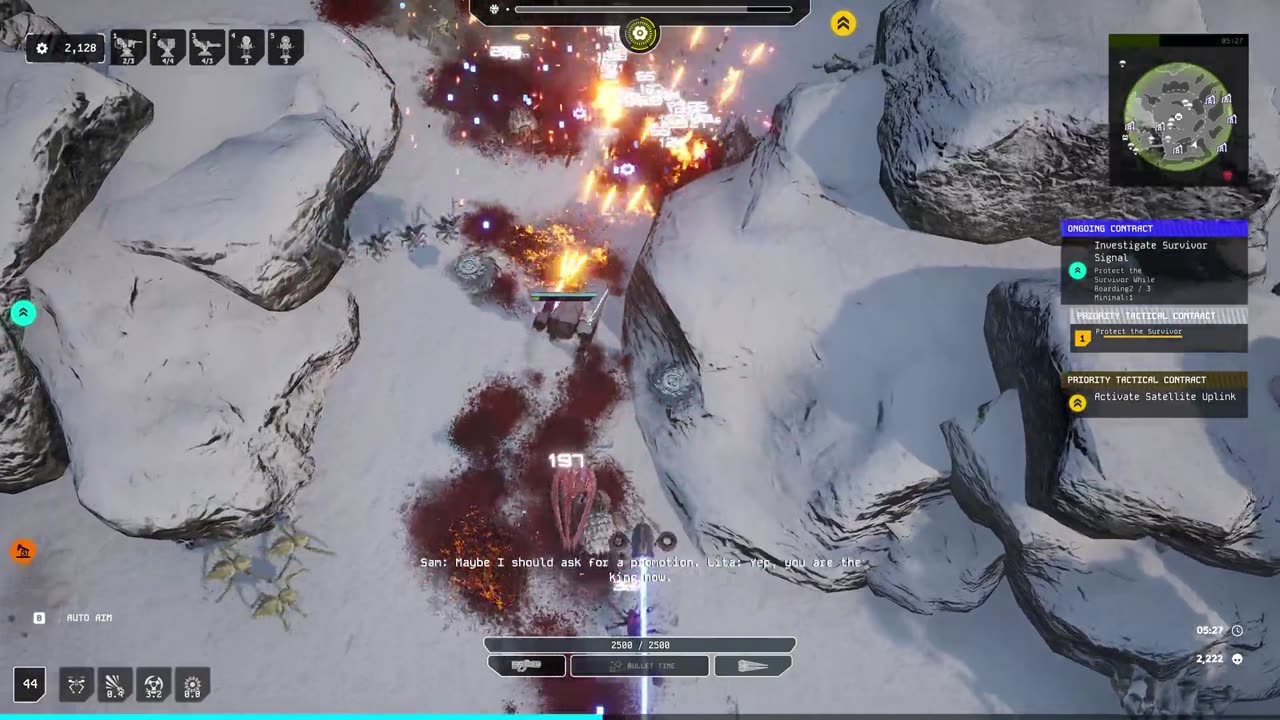Select the missile secondary weapon slot
Image resolution: width=1280 pixels, height=720 pixels.
[753, 666]
